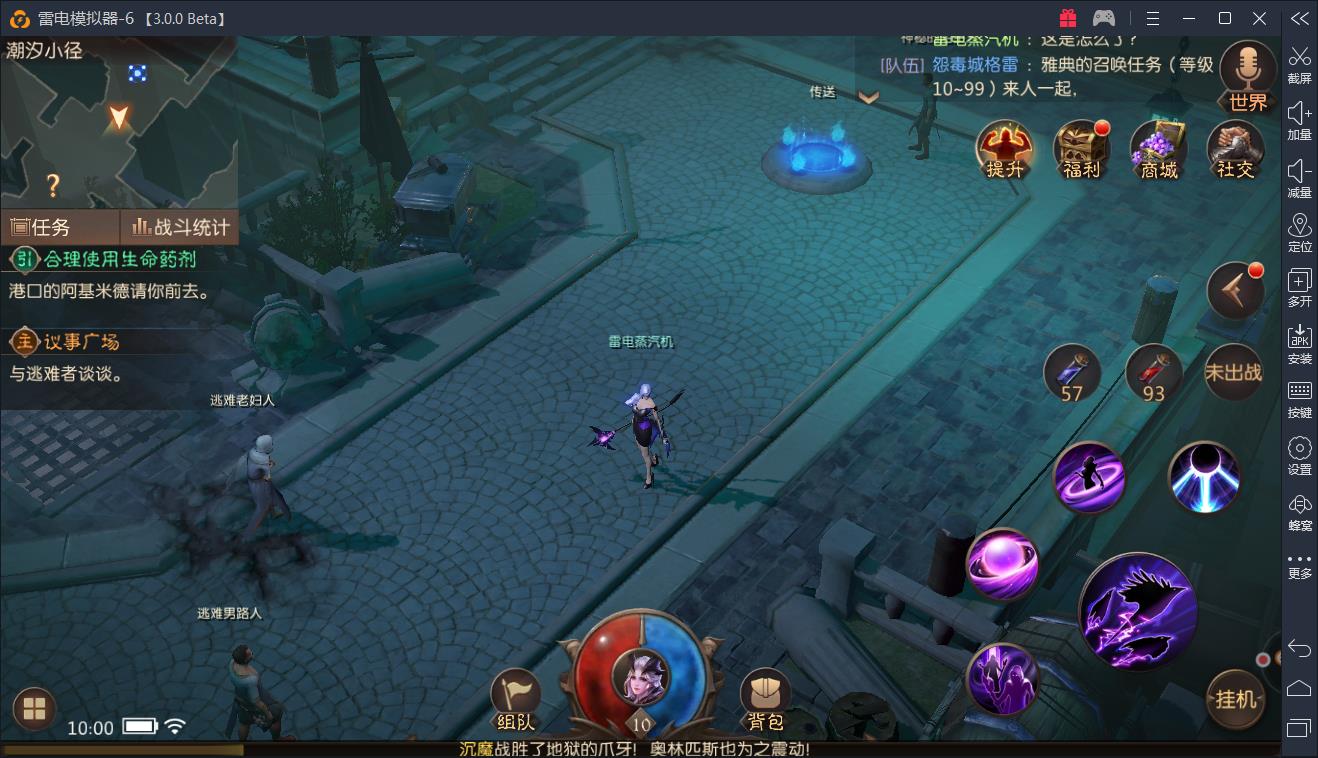Open the 组队 team menu

click(516, 697)
